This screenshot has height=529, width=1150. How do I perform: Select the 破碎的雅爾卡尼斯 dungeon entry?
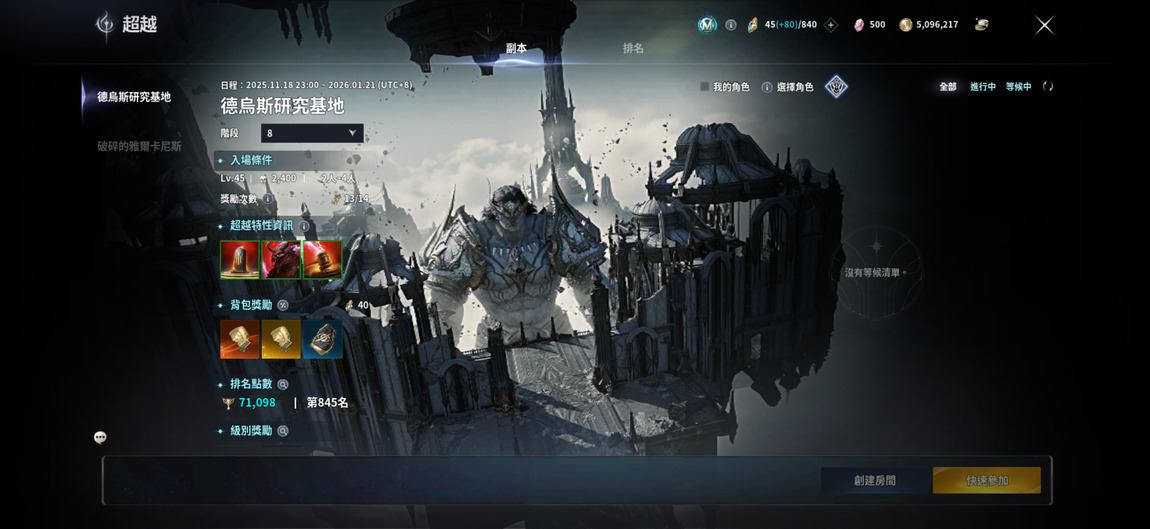(x=139, y=146)
